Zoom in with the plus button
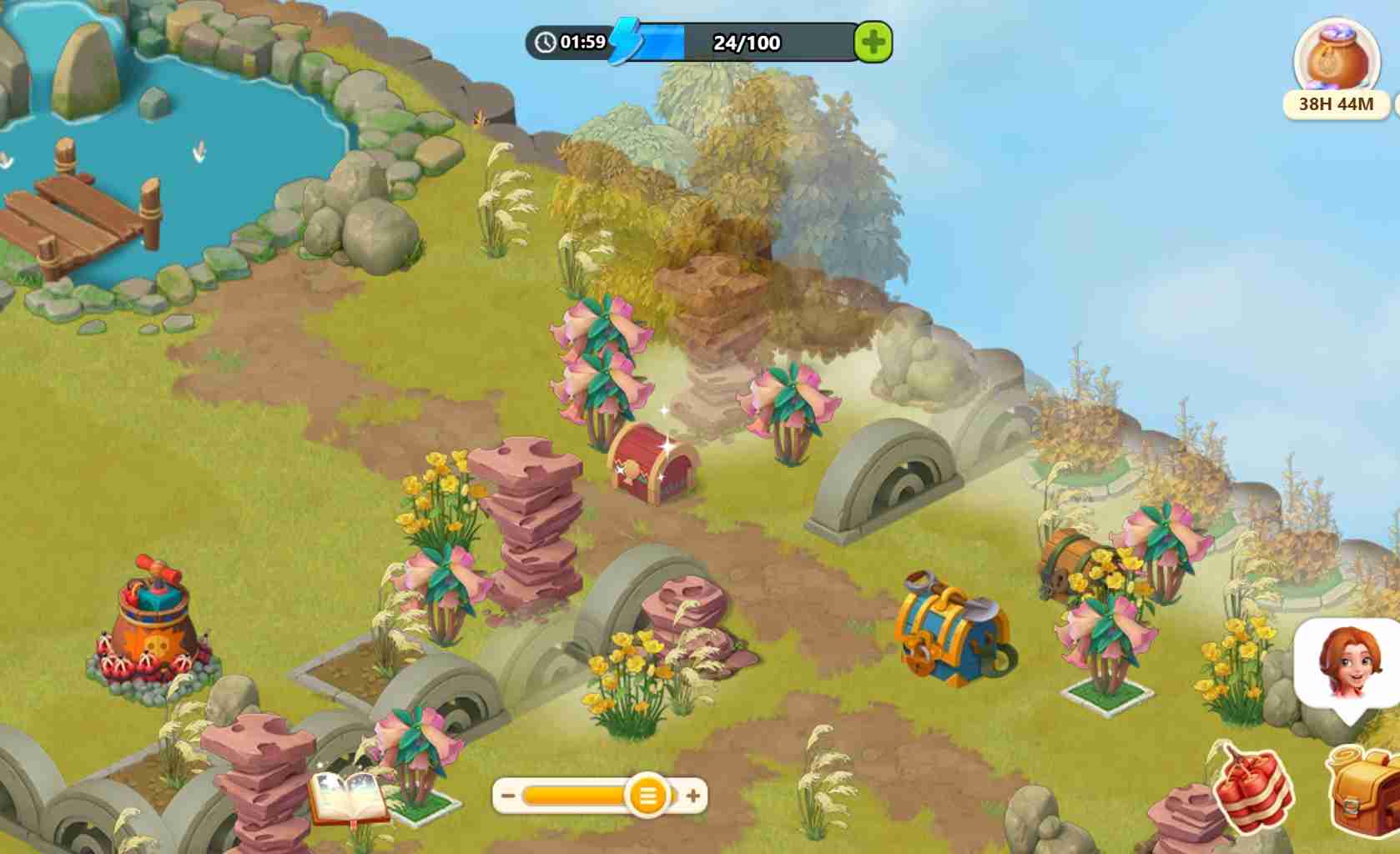Screen dimensions: 1400x854 click(693, 796)
